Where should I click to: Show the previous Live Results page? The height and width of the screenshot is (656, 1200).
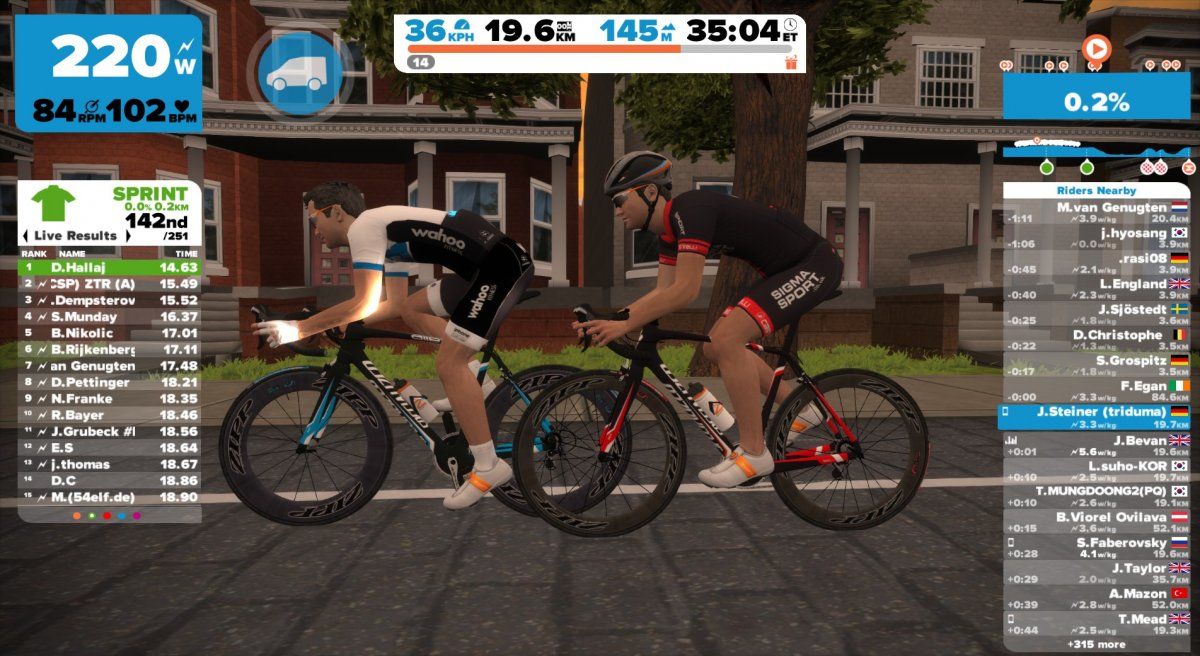(26, 236)
